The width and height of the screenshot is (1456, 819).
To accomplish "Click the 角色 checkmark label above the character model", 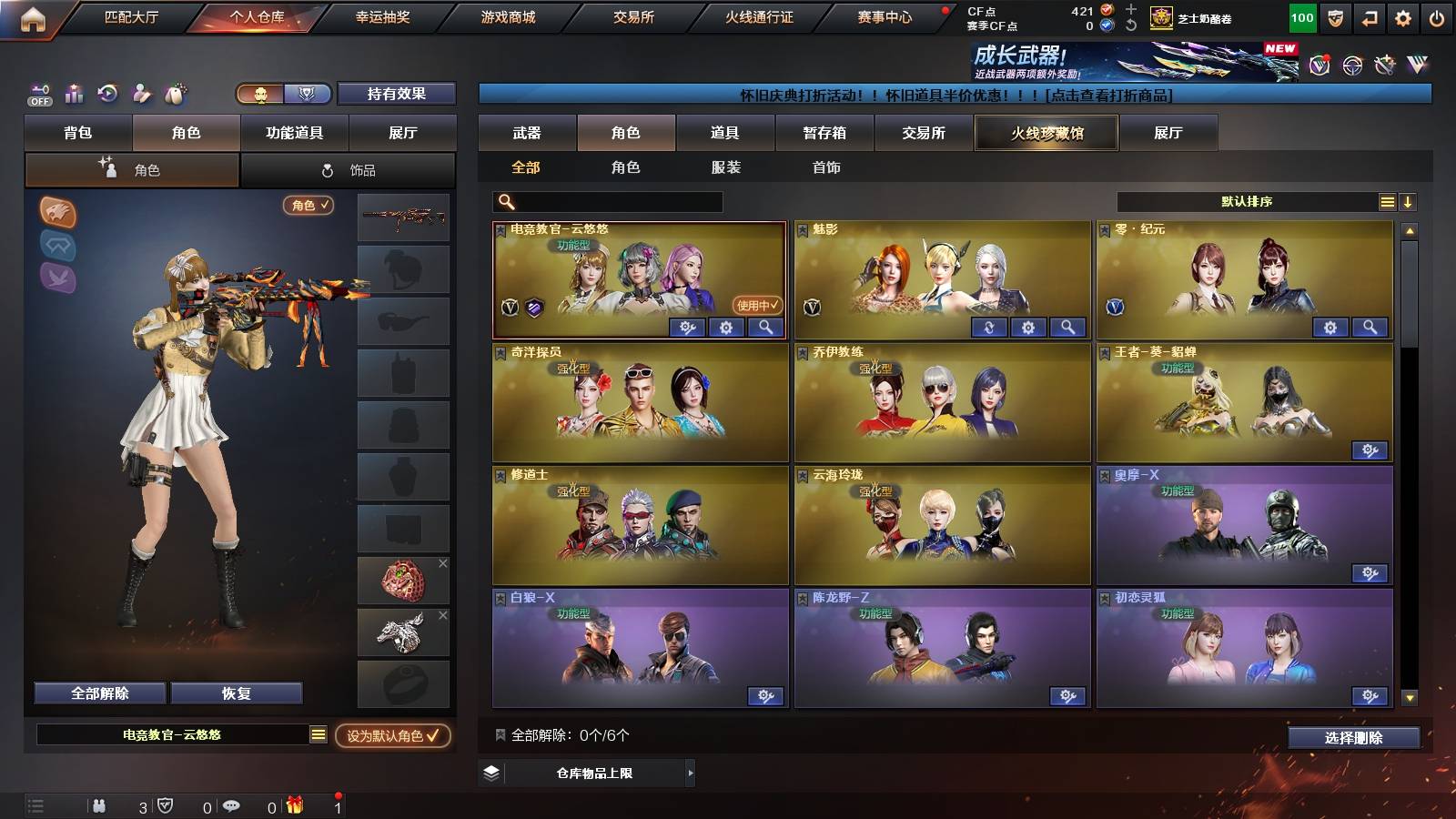I will (x=308, y=206).
